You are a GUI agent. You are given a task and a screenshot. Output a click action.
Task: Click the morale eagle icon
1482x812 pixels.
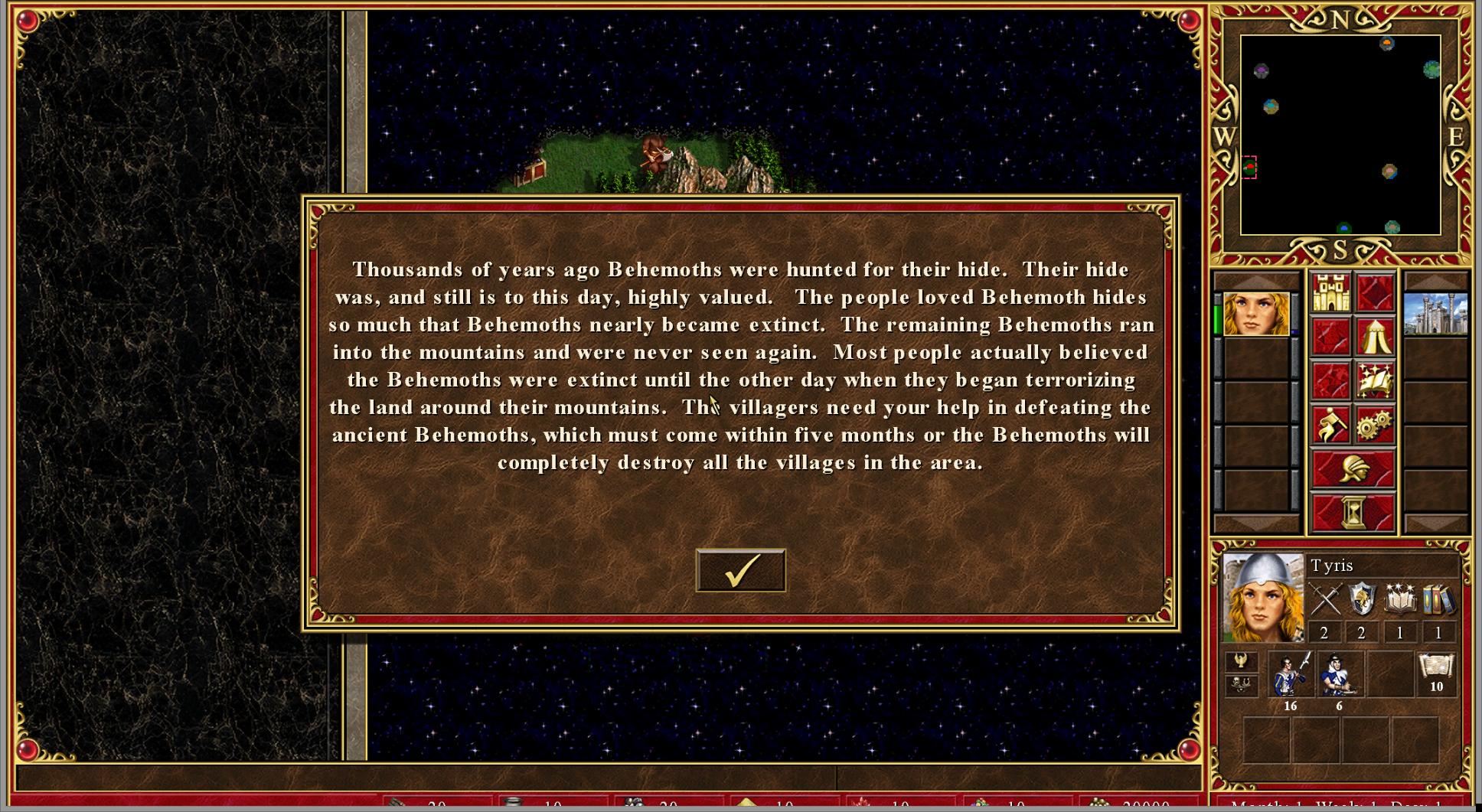[x=1241, y=660]
